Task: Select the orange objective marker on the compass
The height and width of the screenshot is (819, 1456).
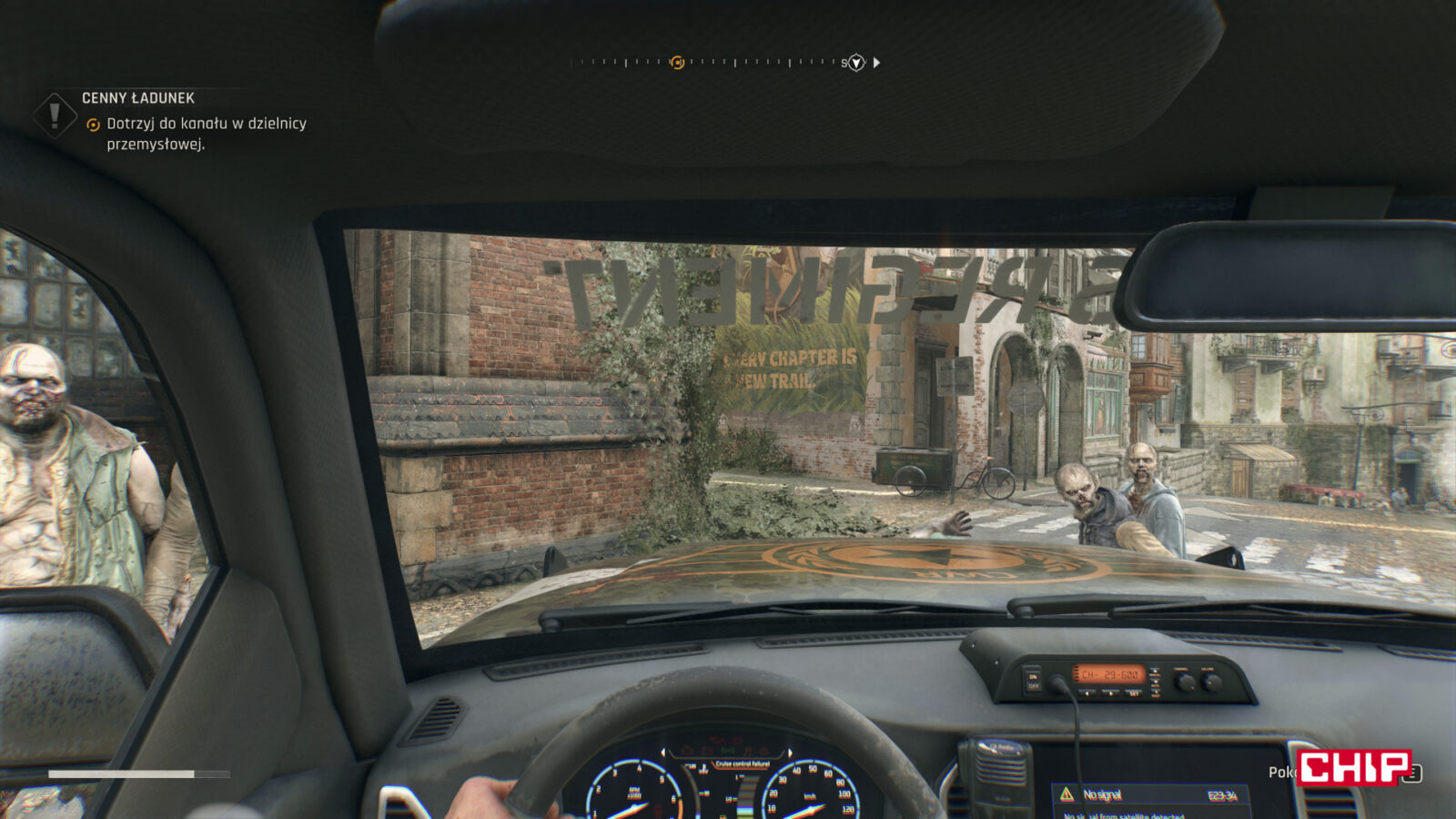Action: [x=677, y=63]
